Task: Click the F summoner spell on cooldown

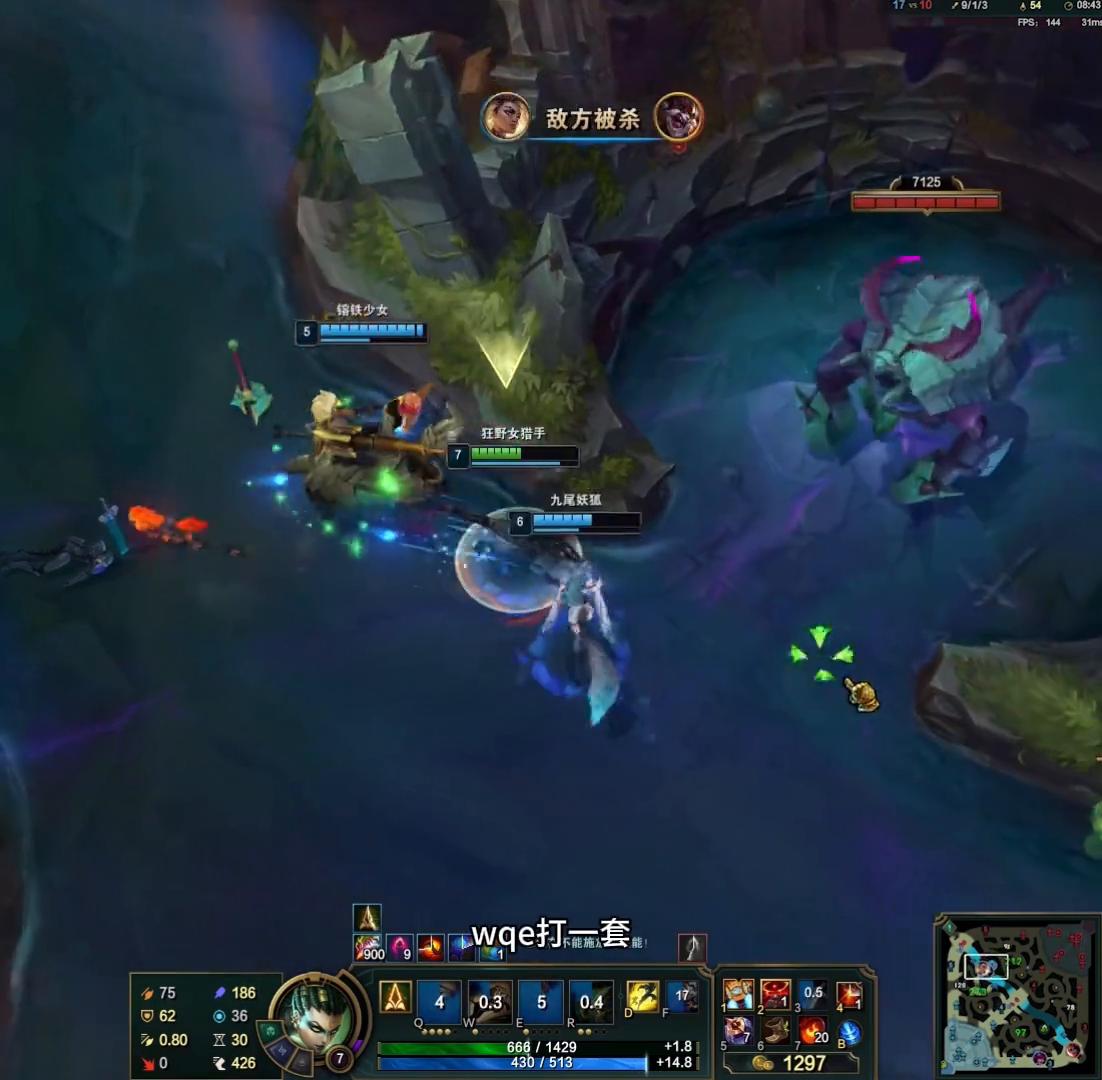Action: [x=682, y=996]
